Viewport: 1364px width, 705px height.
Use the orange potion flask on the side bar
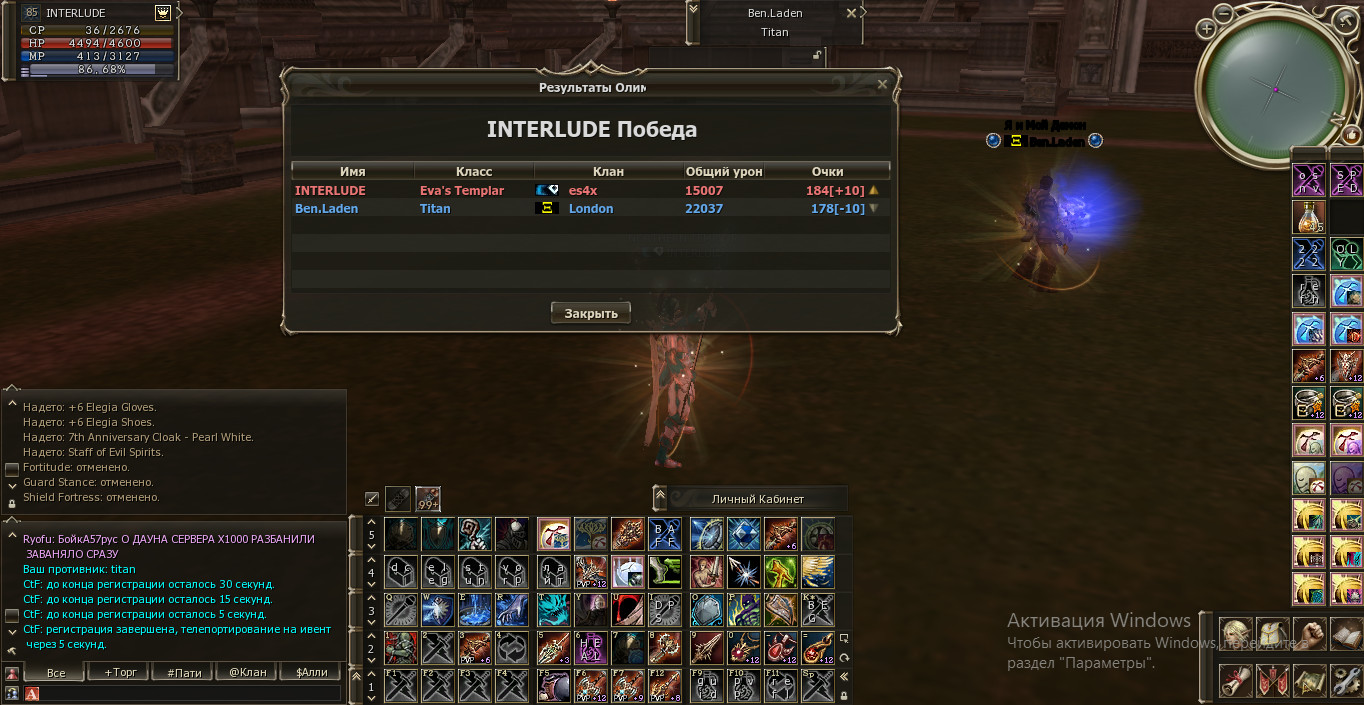(1308, 218)
